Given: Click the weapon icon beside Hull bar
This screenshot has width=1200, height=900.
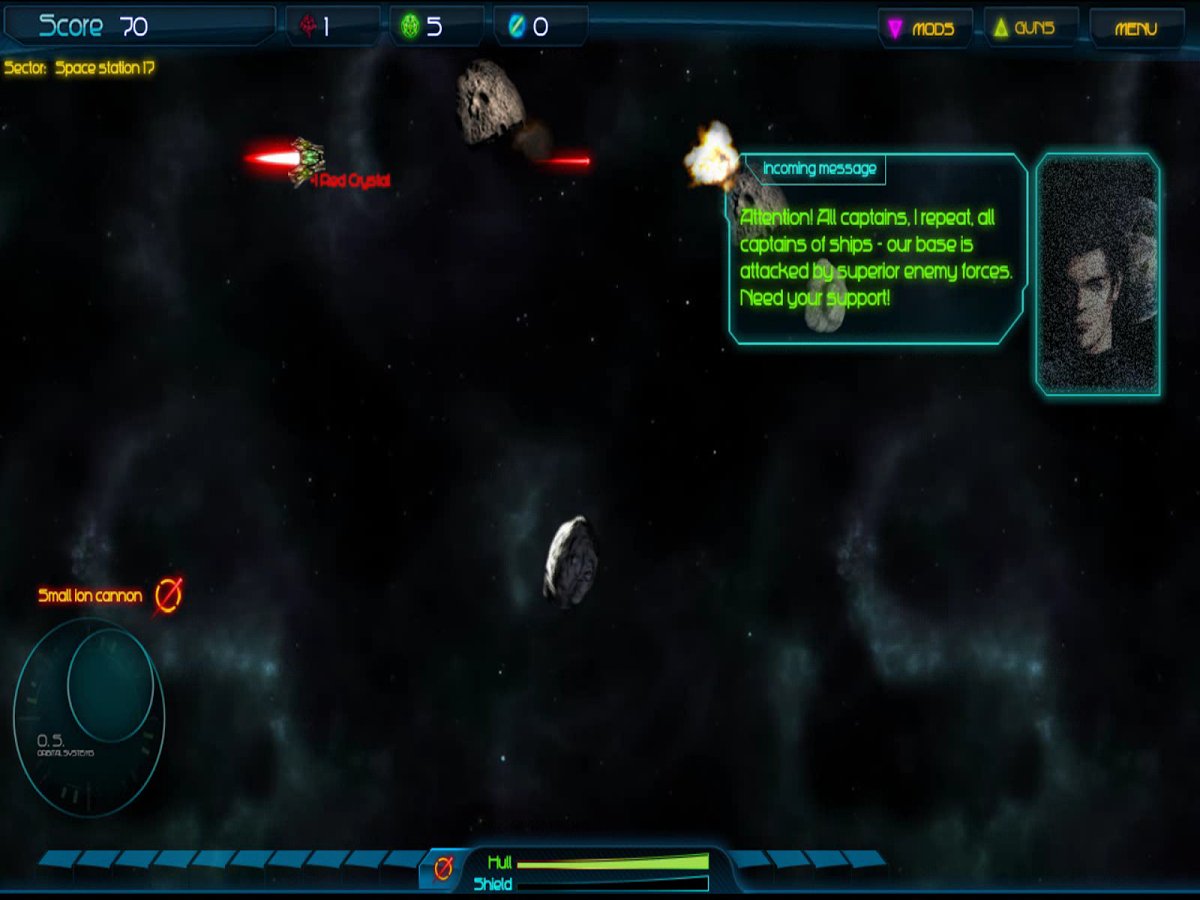Looking at the screenshot, I should (443, 869).
